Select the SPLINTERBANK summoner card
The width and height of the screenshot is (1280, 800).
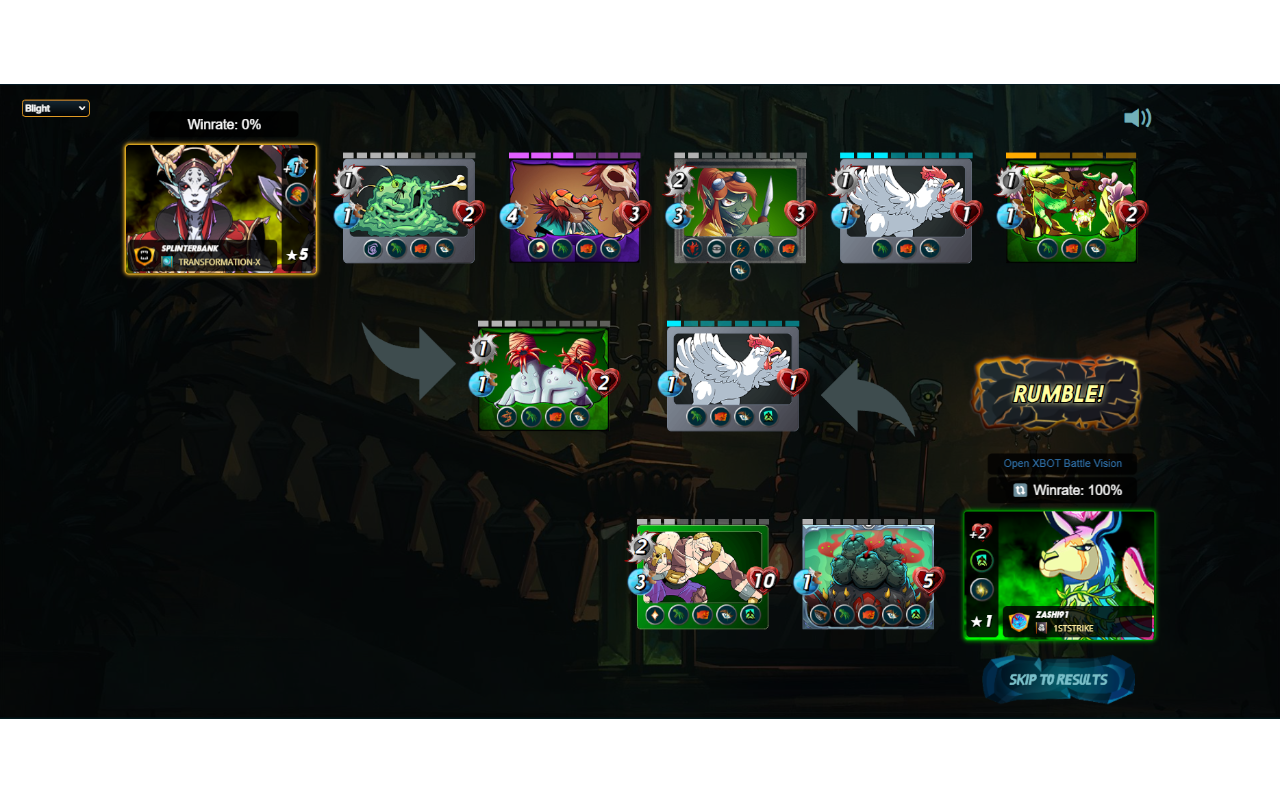click(x=220, y=209)
